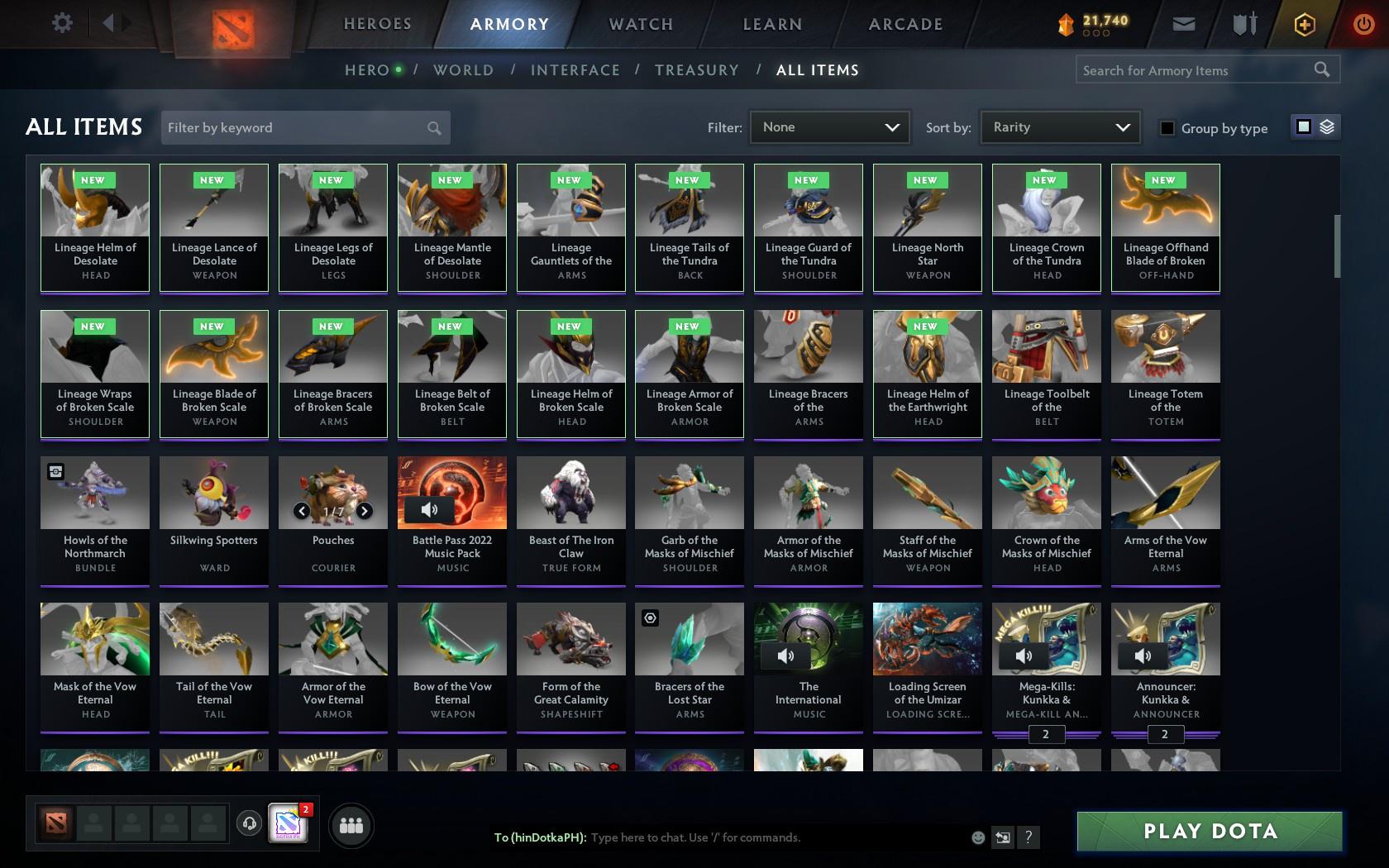The height and width of the screenshot is (868, 1389).
Task: Open chat help with the question mark icon
Action: click(1028, 837)
